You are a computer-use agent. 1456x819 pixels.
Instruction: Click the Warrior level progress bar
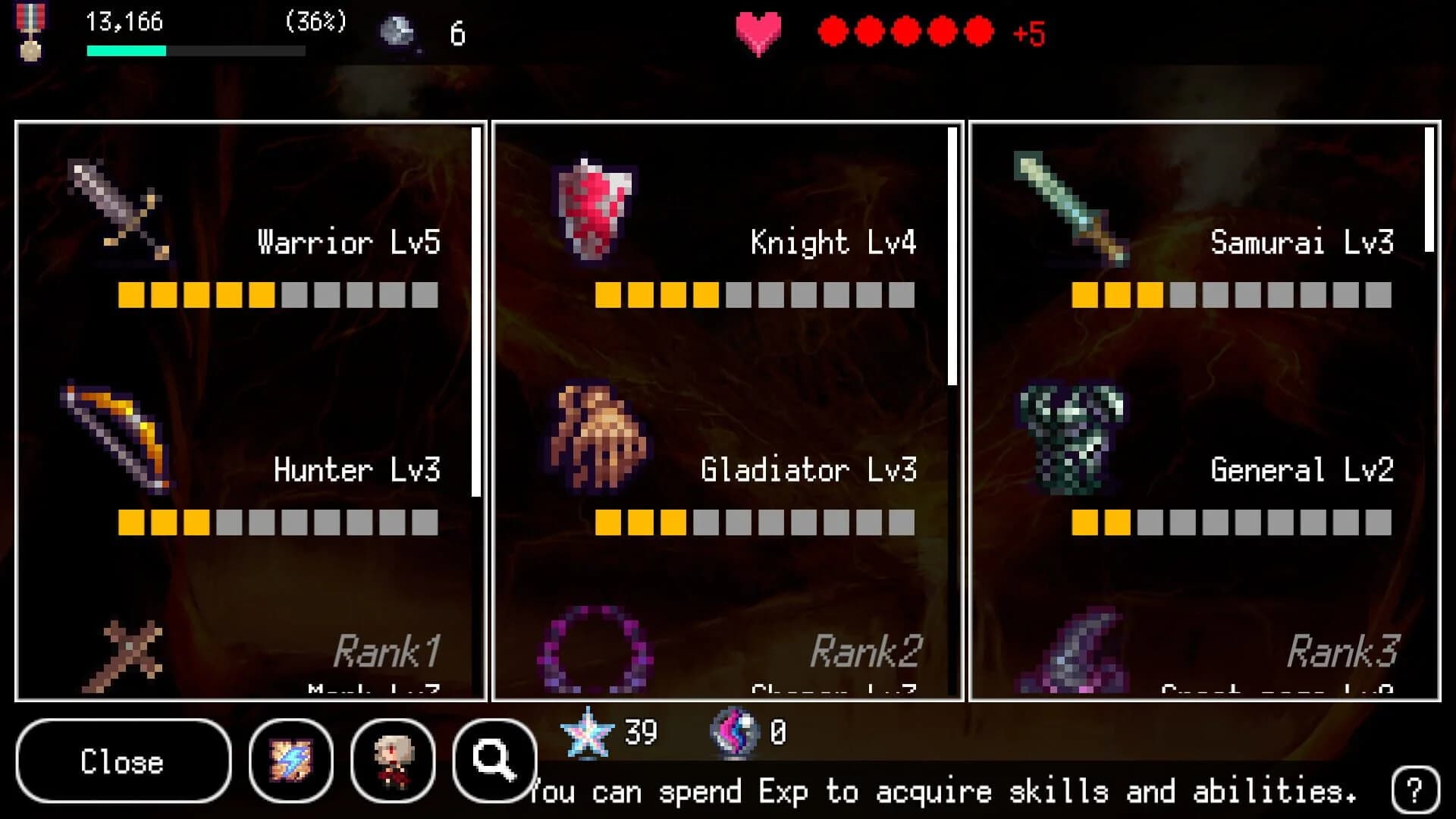click(277, 296)
